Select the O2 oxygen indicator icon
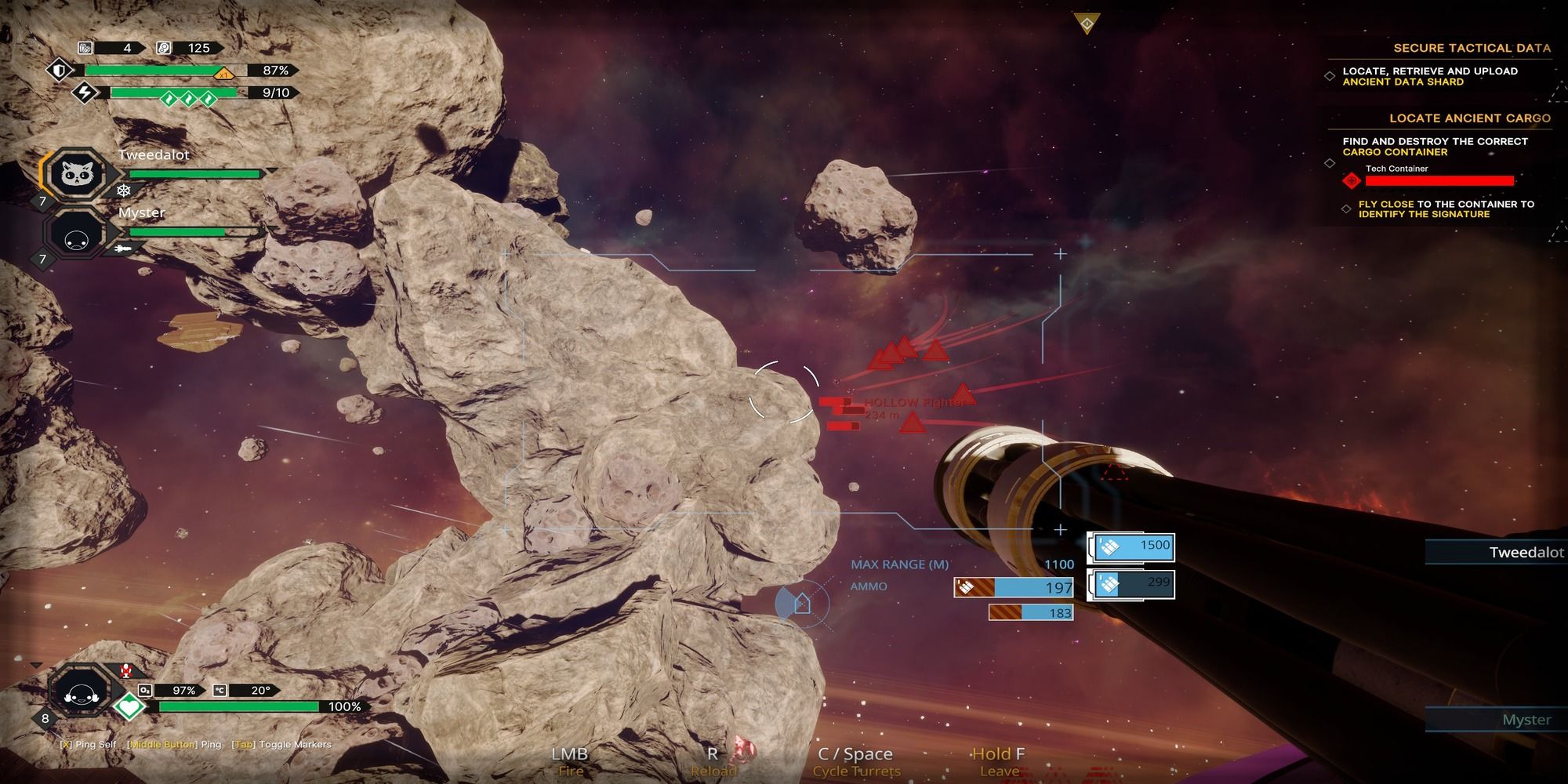The height and width of the screenshot is (784, 1568). coord(145,690)
